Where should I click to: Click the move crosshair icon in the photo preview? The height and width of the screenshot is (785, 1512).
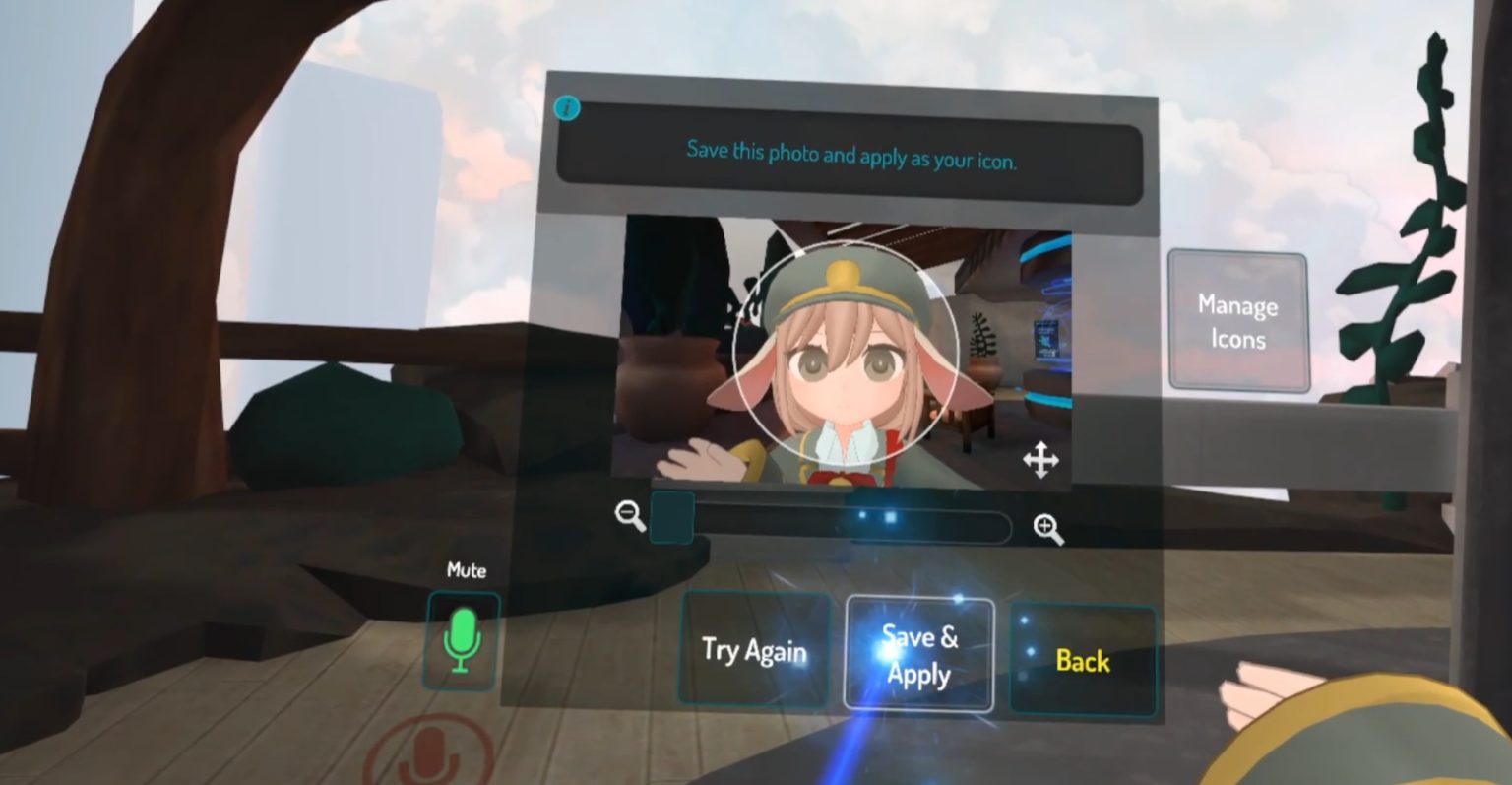1042,459
